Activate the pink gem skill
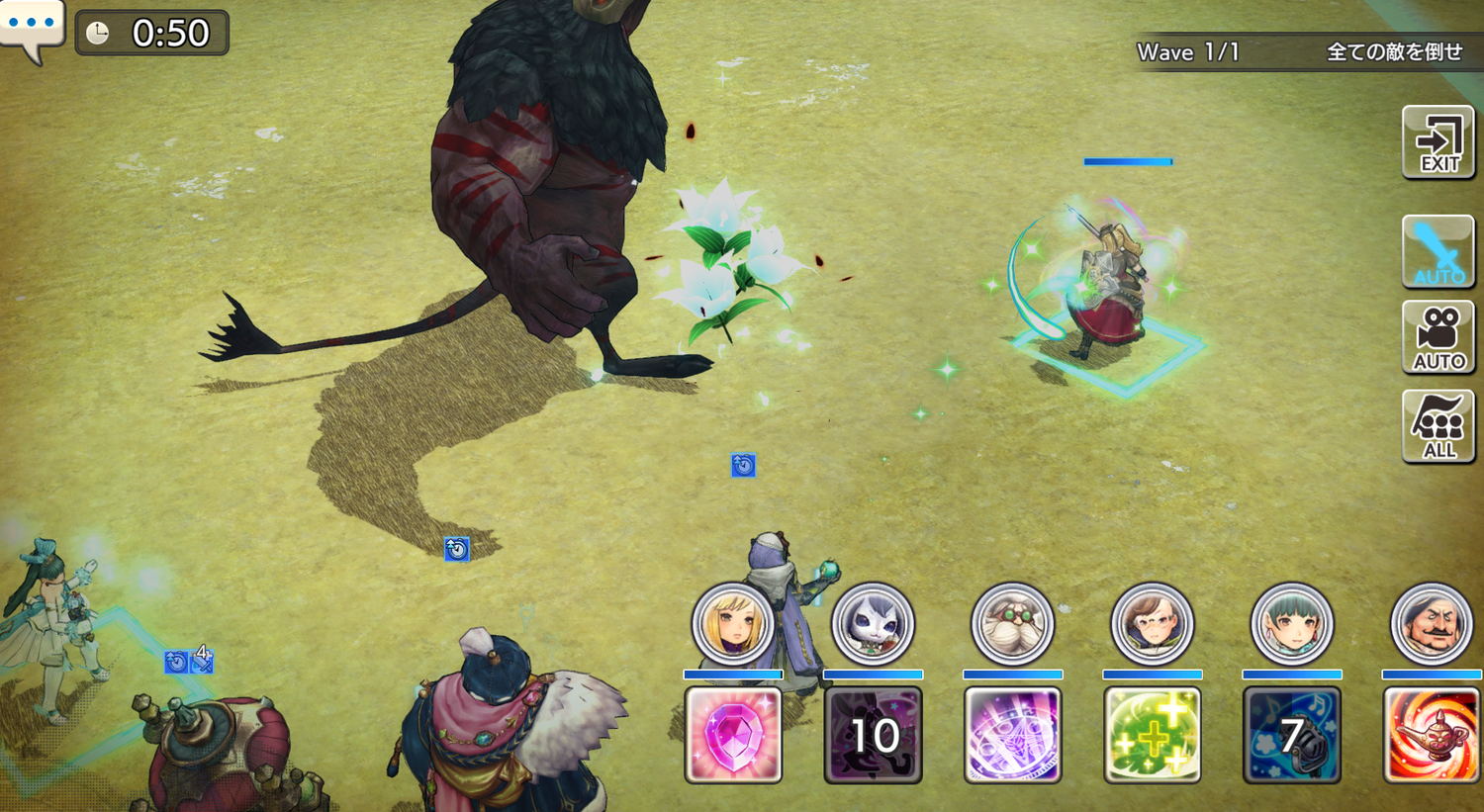The width and height of the screenshot is (1484, 812). point(733,735)
